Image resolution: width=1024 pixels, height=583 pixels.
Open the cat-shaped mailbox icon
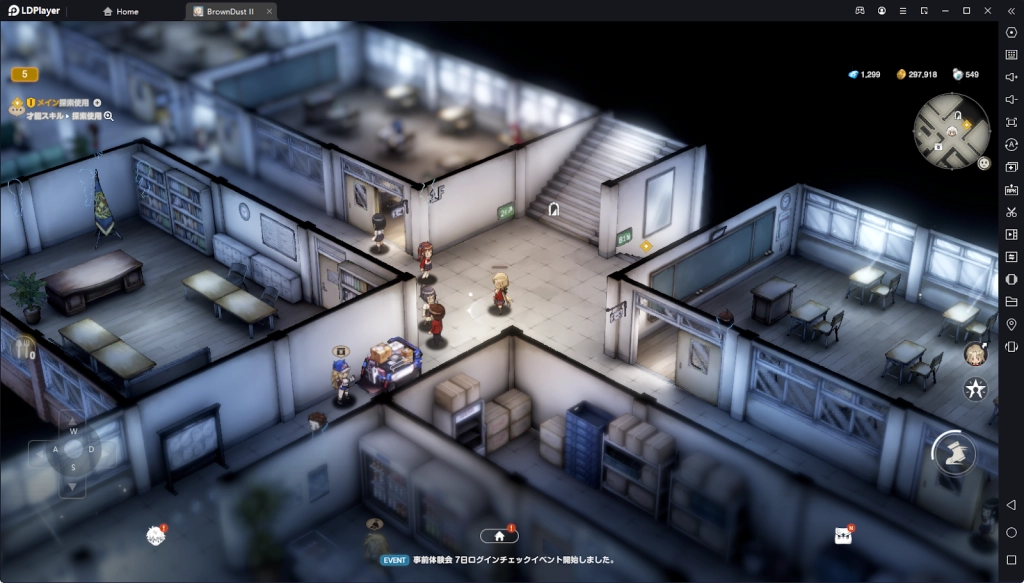click(x=843, y=535)
